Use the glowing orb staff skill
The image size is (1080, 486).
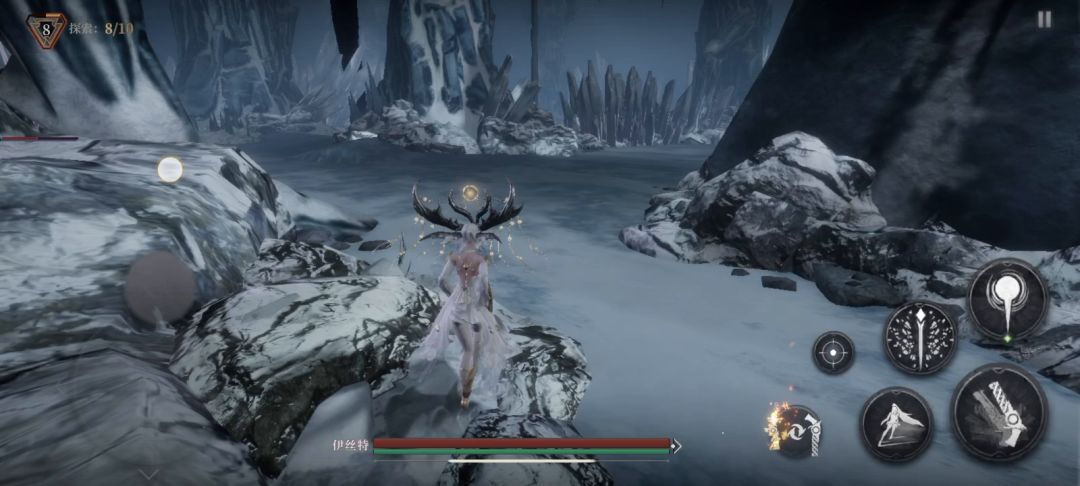click(1007, 299)
